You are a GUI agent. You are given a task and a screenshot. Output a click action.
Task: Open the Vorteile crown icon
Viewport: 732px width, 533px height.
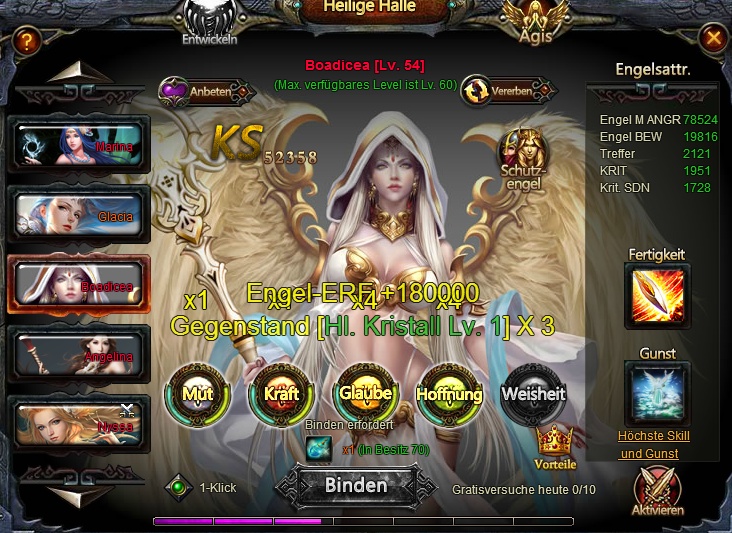554,443
